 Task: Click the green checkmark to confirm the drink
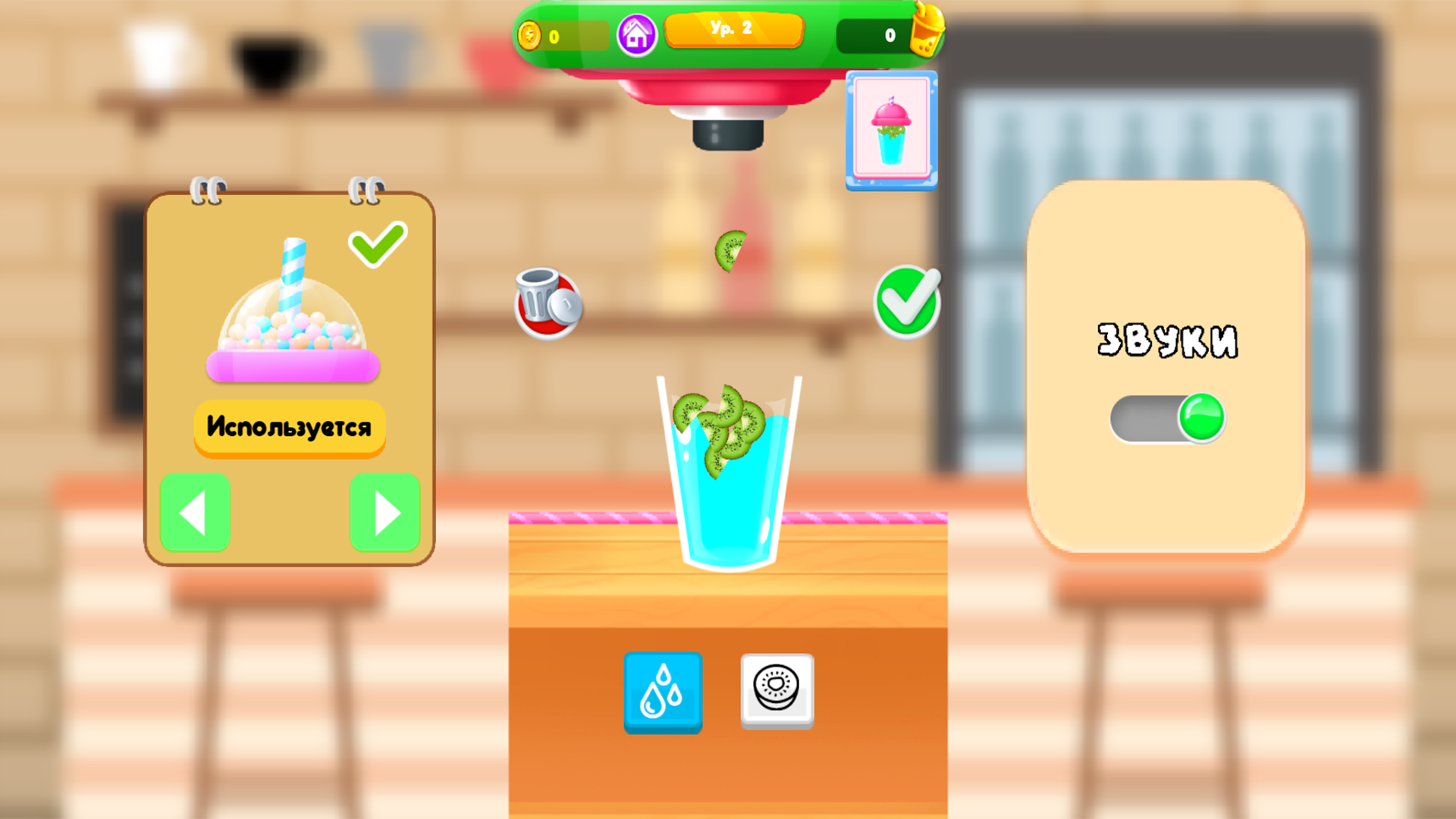coord(907,302)
